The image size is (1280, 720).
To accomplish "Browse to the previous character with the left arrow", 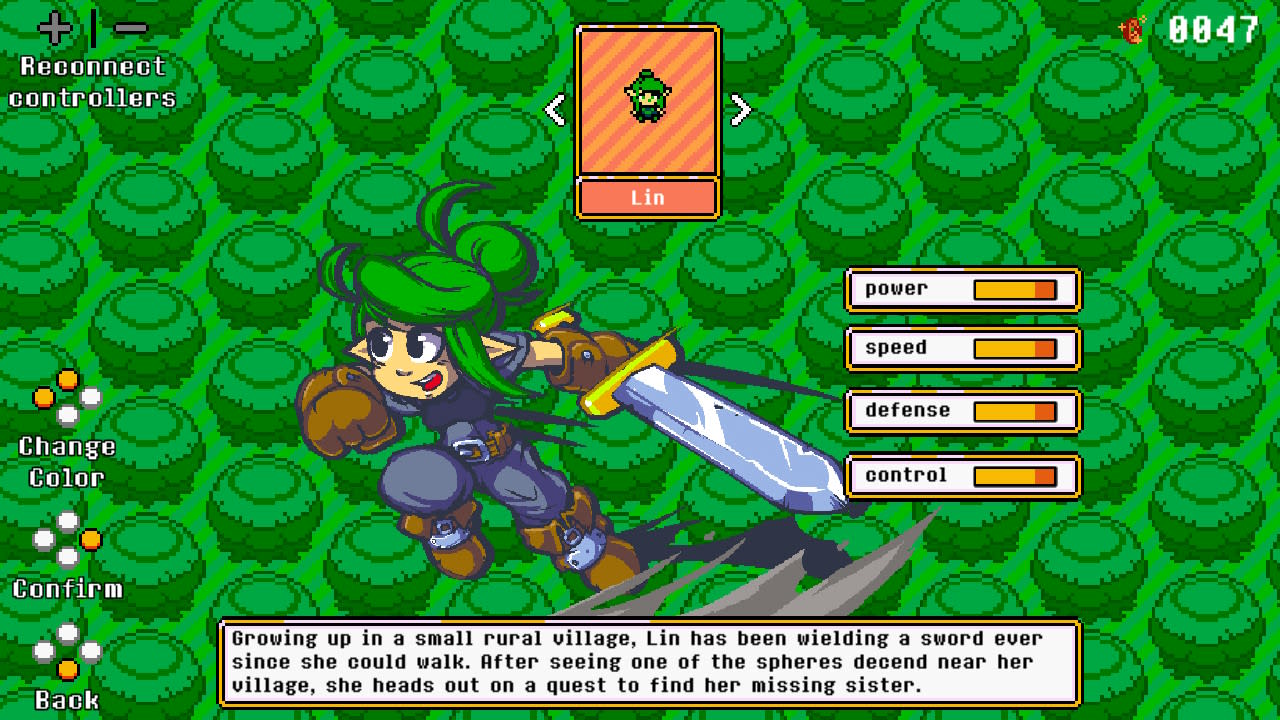I will [x=556, y=108].
